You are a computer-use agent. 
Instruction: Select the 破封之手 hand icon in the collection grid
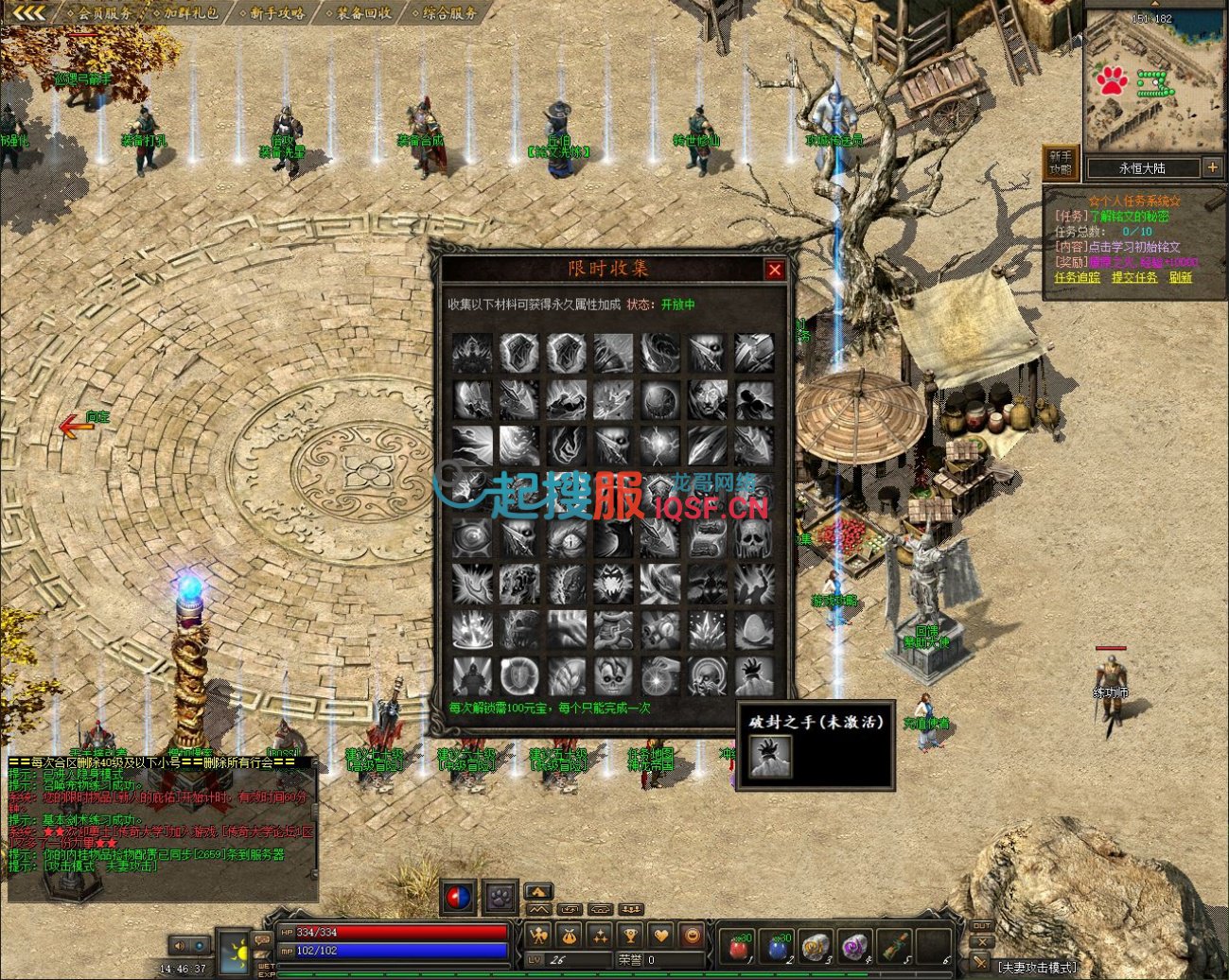[754, 676]
